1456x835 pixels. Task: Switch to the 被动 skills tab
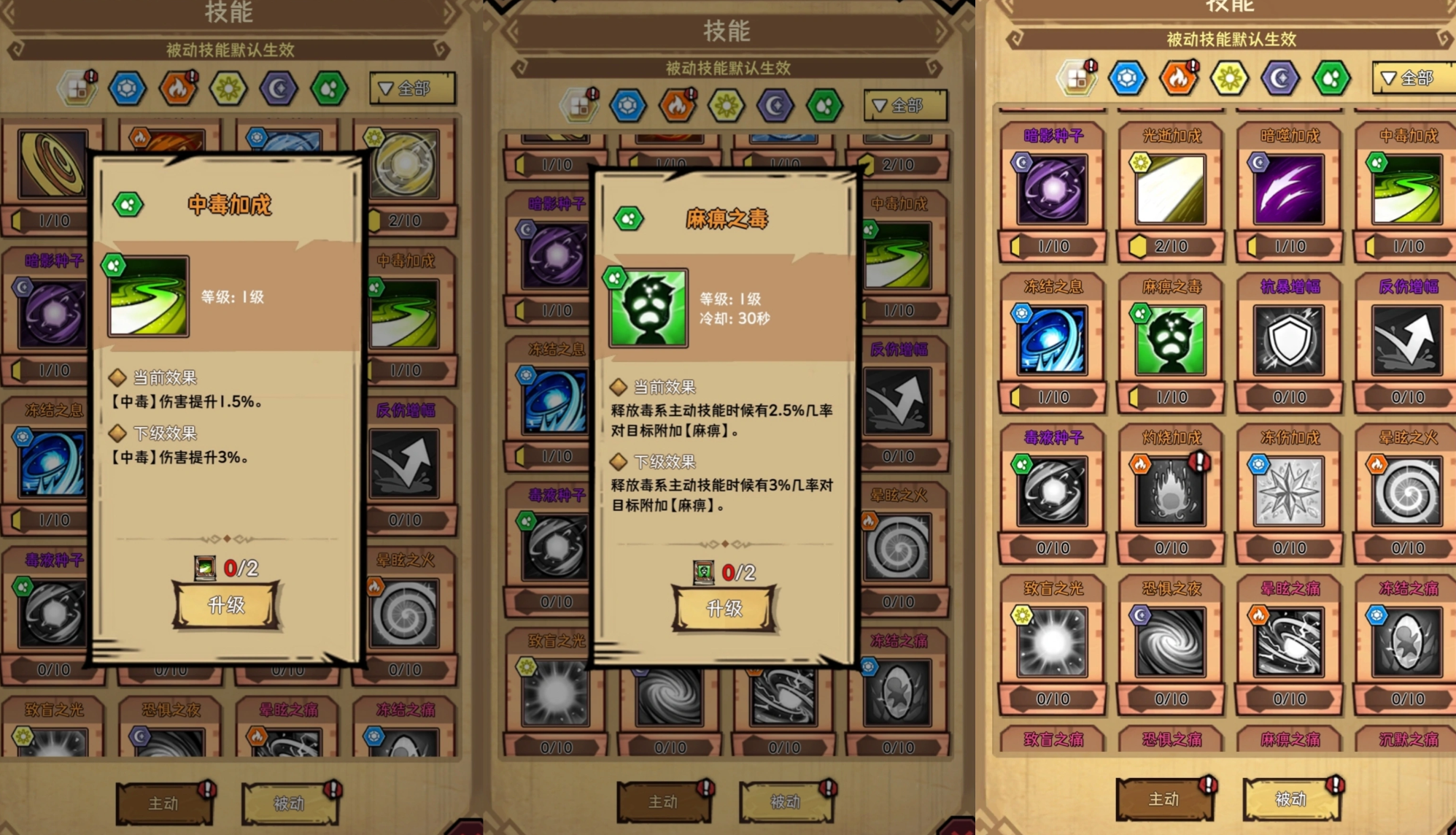(1291, 800)
